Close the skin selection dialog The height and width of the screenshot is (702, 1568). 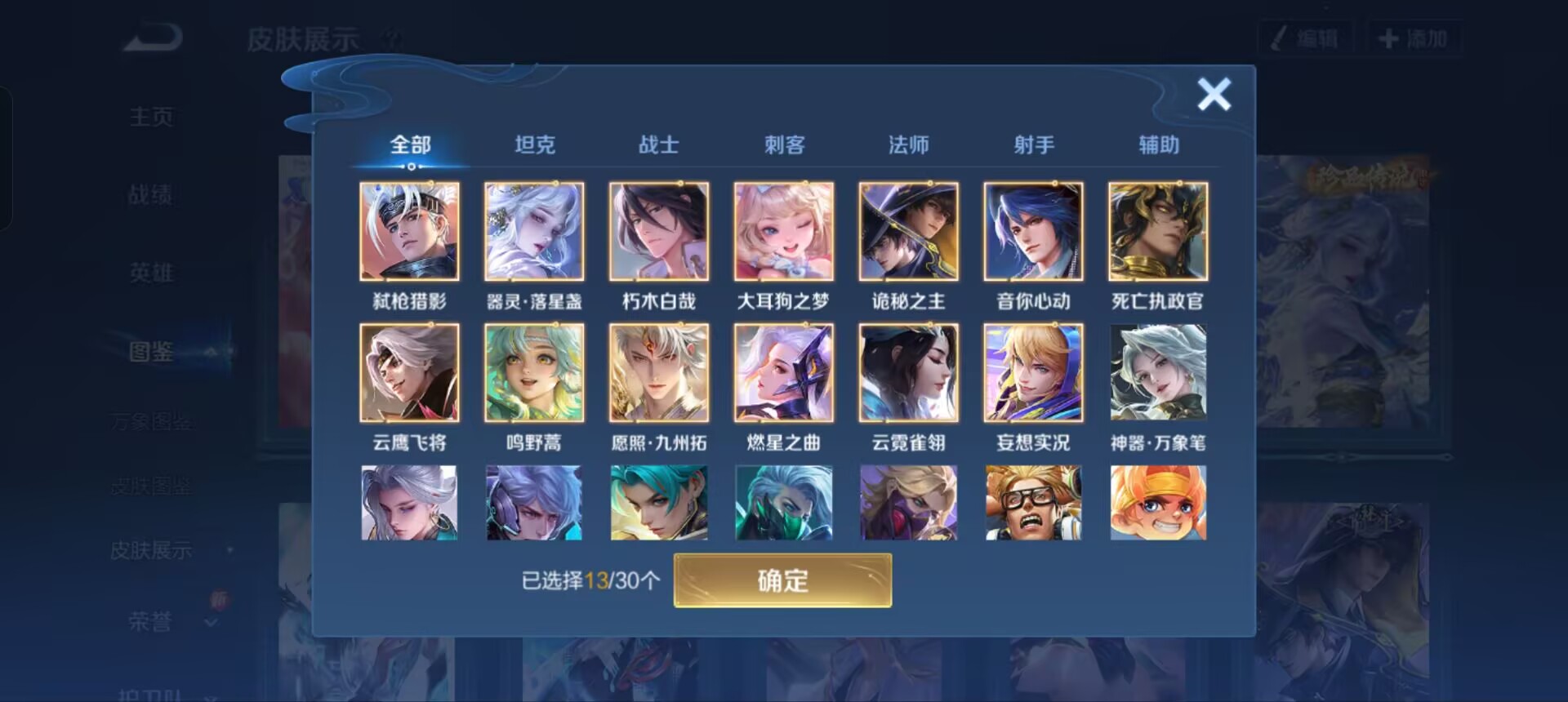pos(1214,95)
